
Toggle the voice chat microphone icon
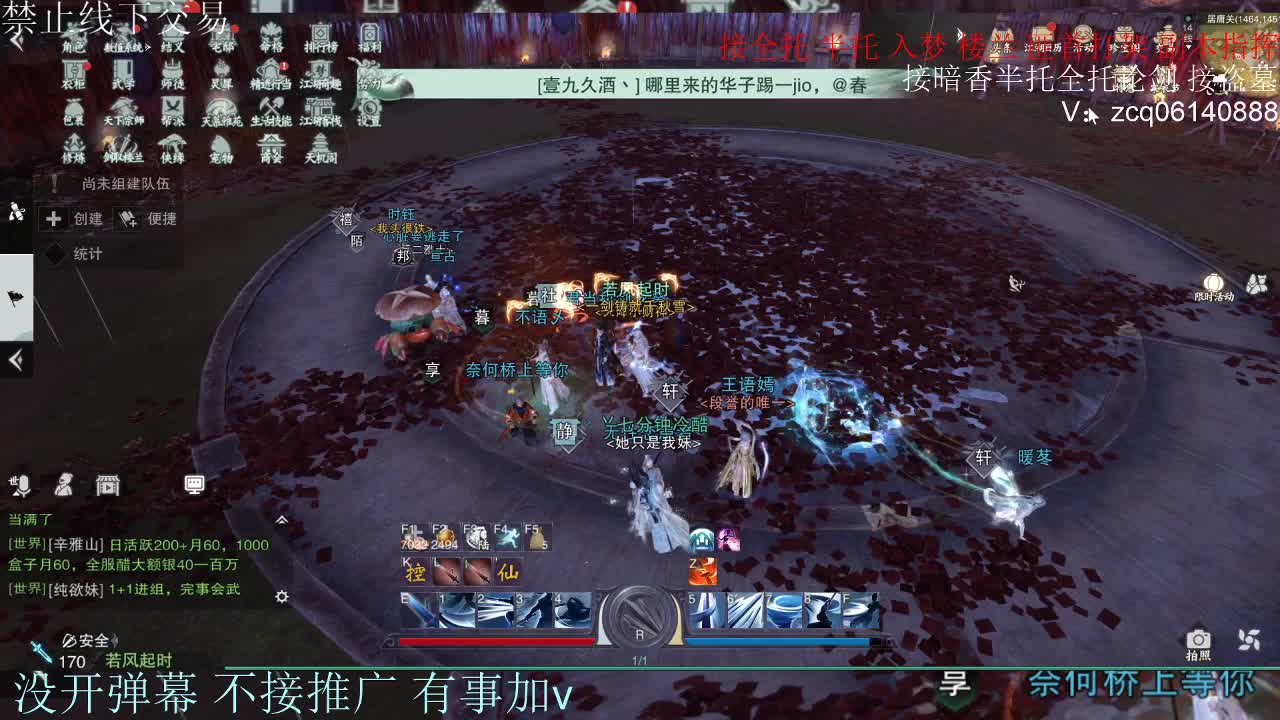(x=24, y=483)
